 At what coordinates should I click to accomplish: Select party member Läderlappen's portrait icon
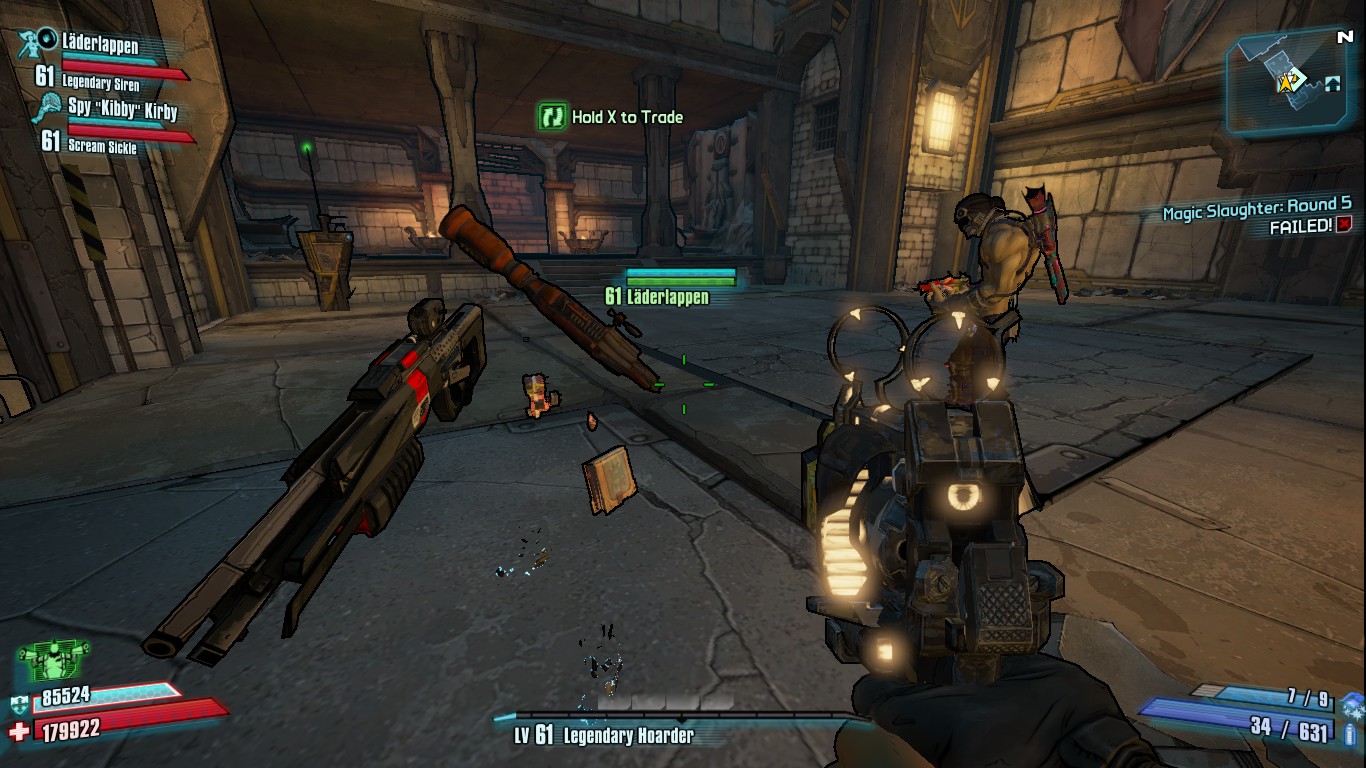tap(38, 44)
